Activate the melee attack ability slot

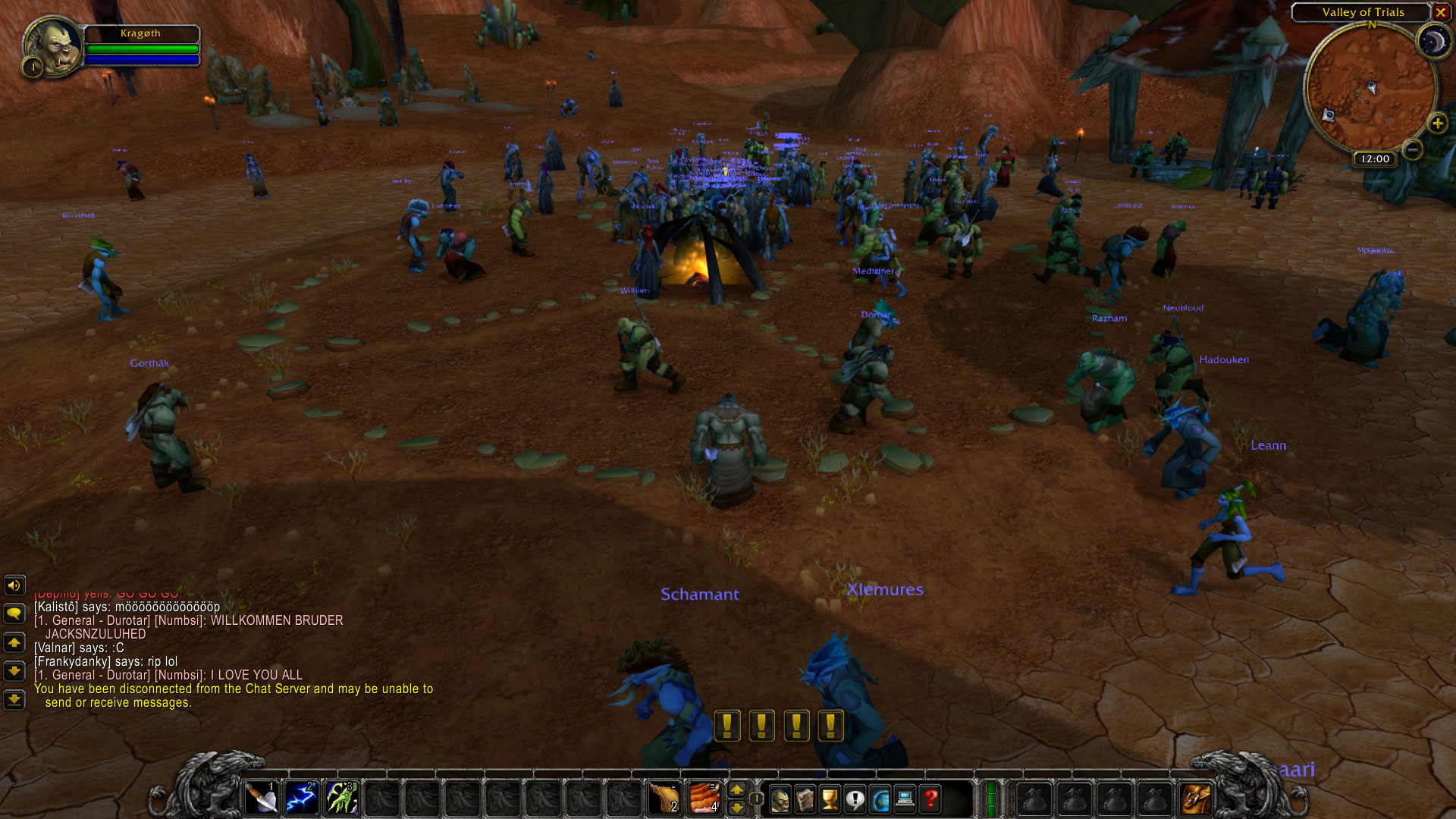(x=262, y=799)
